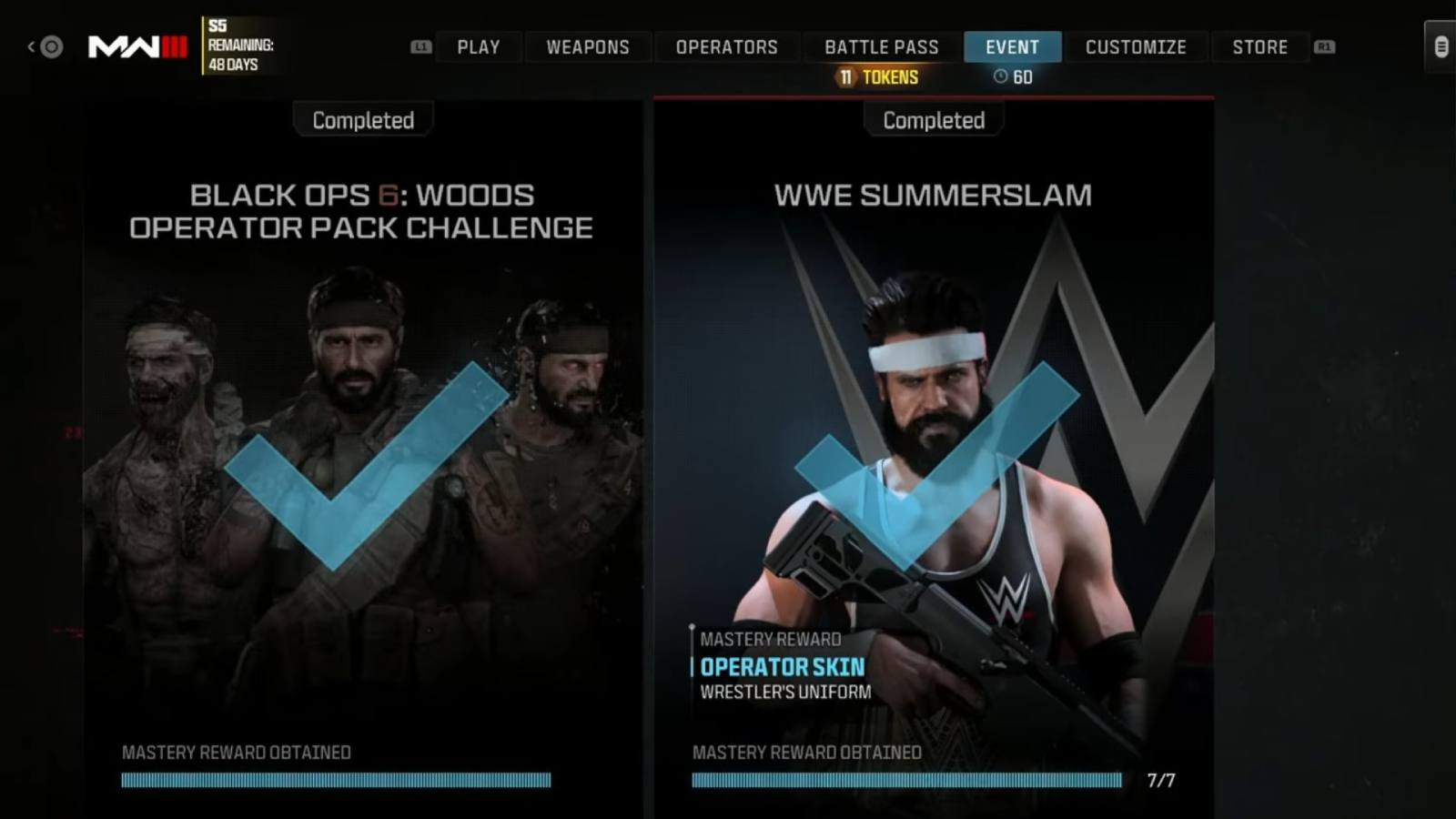
Task: Switch to the Customize tab
Action: click(1136, 46)
